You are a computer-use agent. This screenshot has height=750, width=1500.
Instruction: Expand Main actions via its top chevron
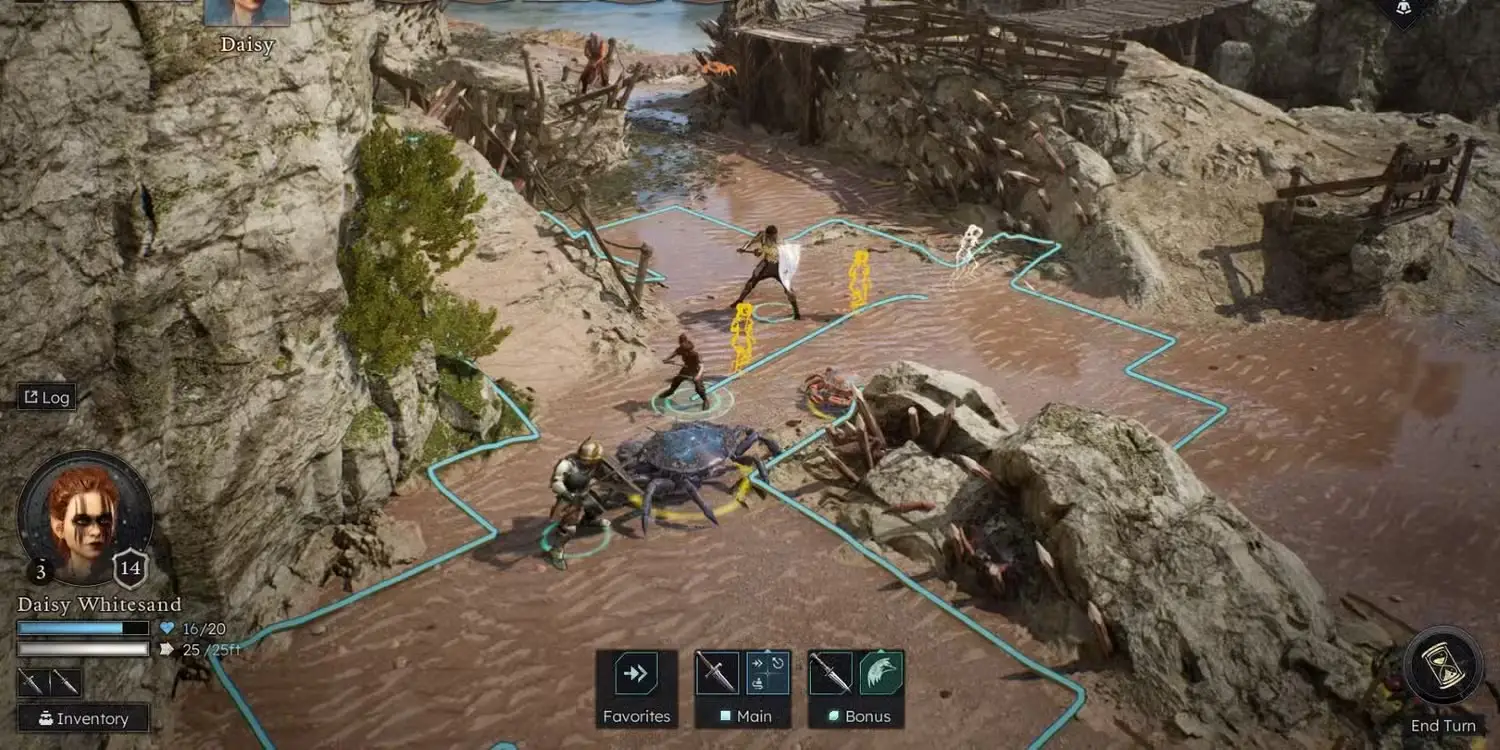coord(768,650)
